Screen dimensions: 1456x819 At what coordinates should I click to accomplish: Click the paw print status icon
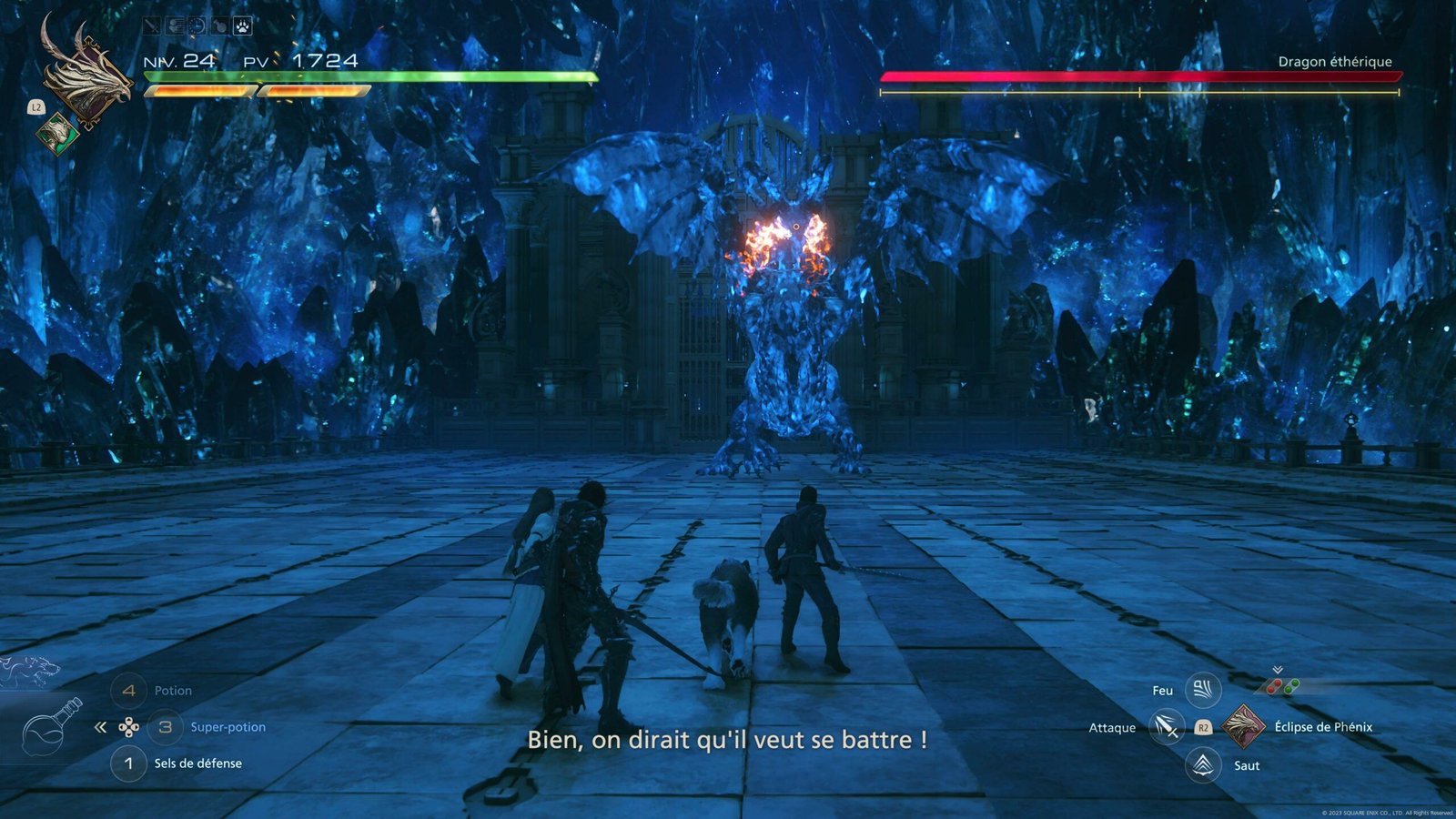242,26
